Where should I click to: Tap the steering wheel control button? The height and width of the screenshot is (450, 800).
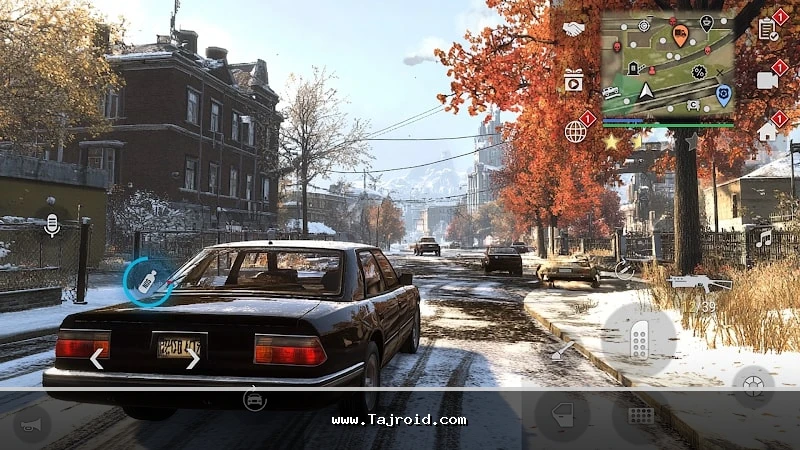tap(752, 384)
